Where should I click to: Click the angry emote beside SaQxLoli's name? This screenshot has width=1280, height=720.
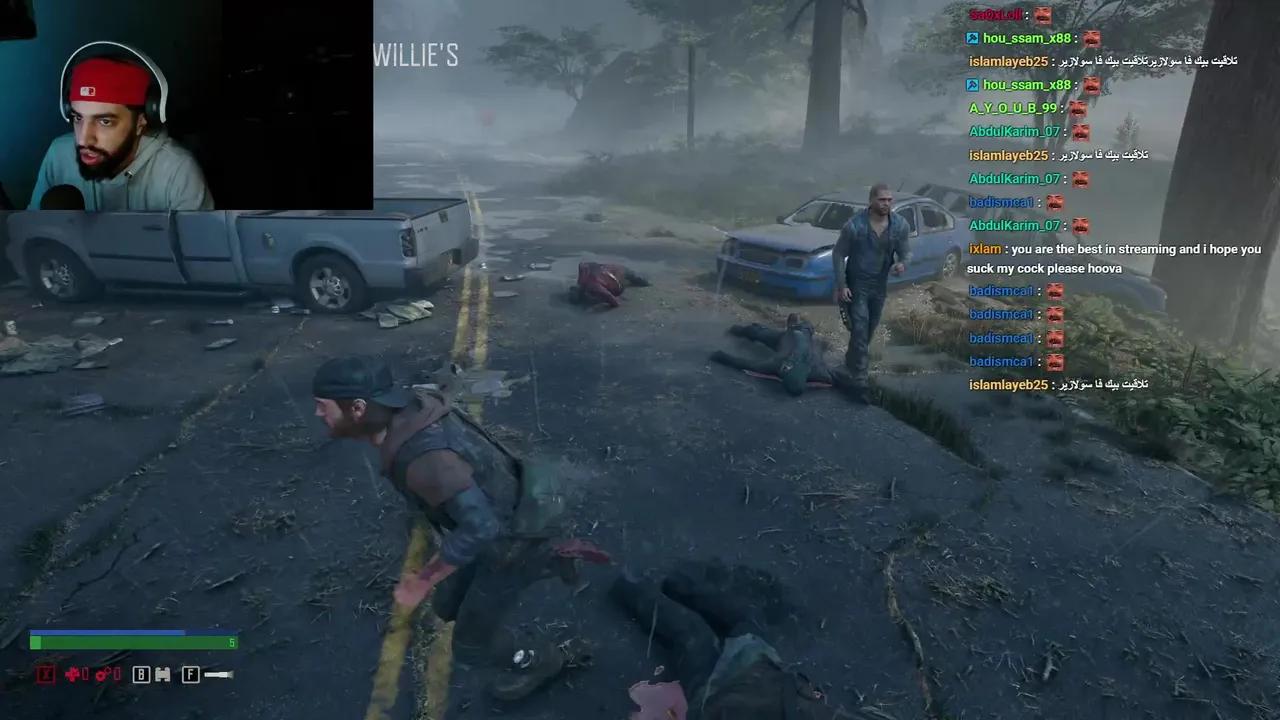[x=1042, y=15]
